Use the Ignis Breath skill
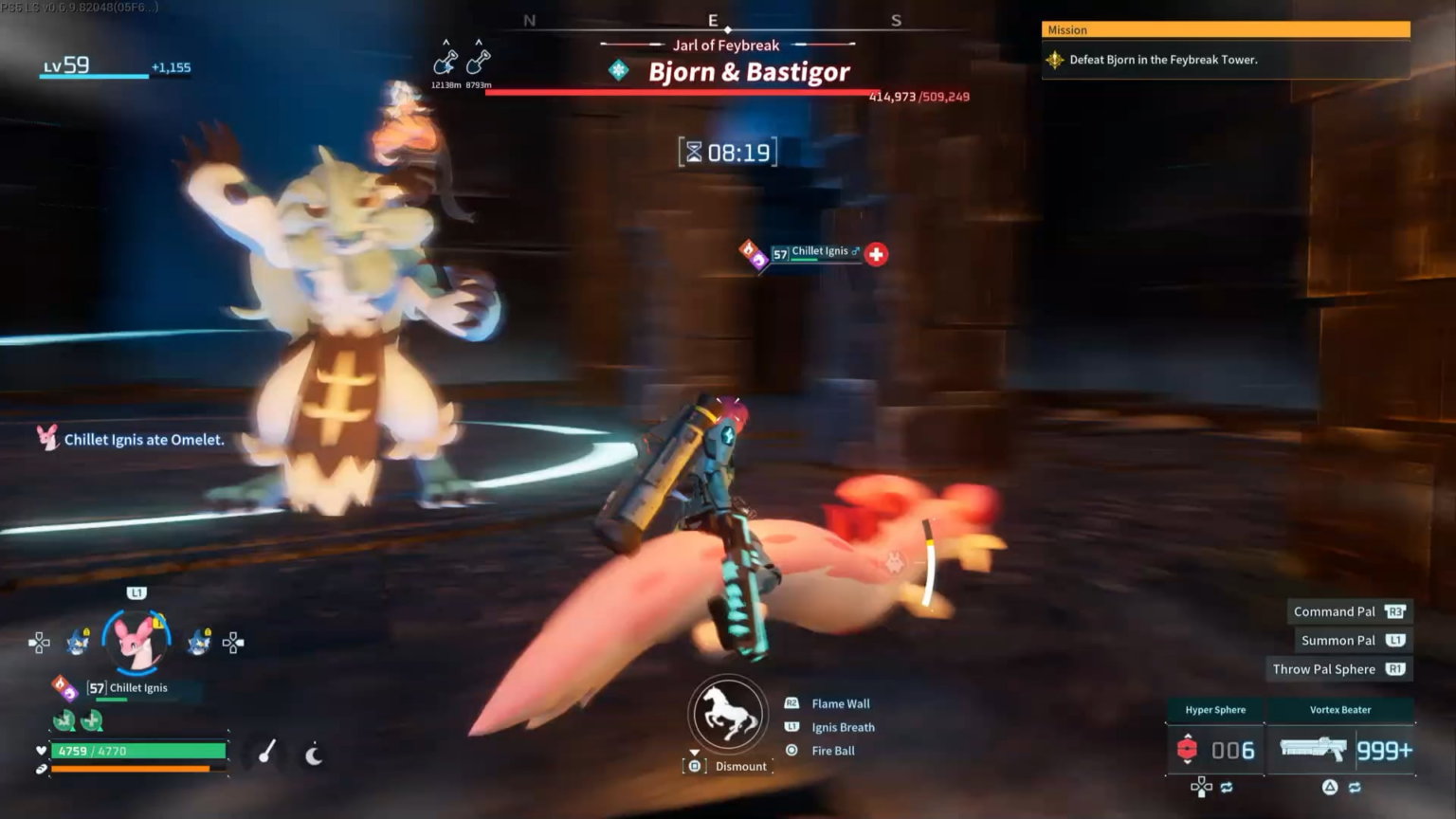Viewport: 1456px width, 819px height. (843, 727)
